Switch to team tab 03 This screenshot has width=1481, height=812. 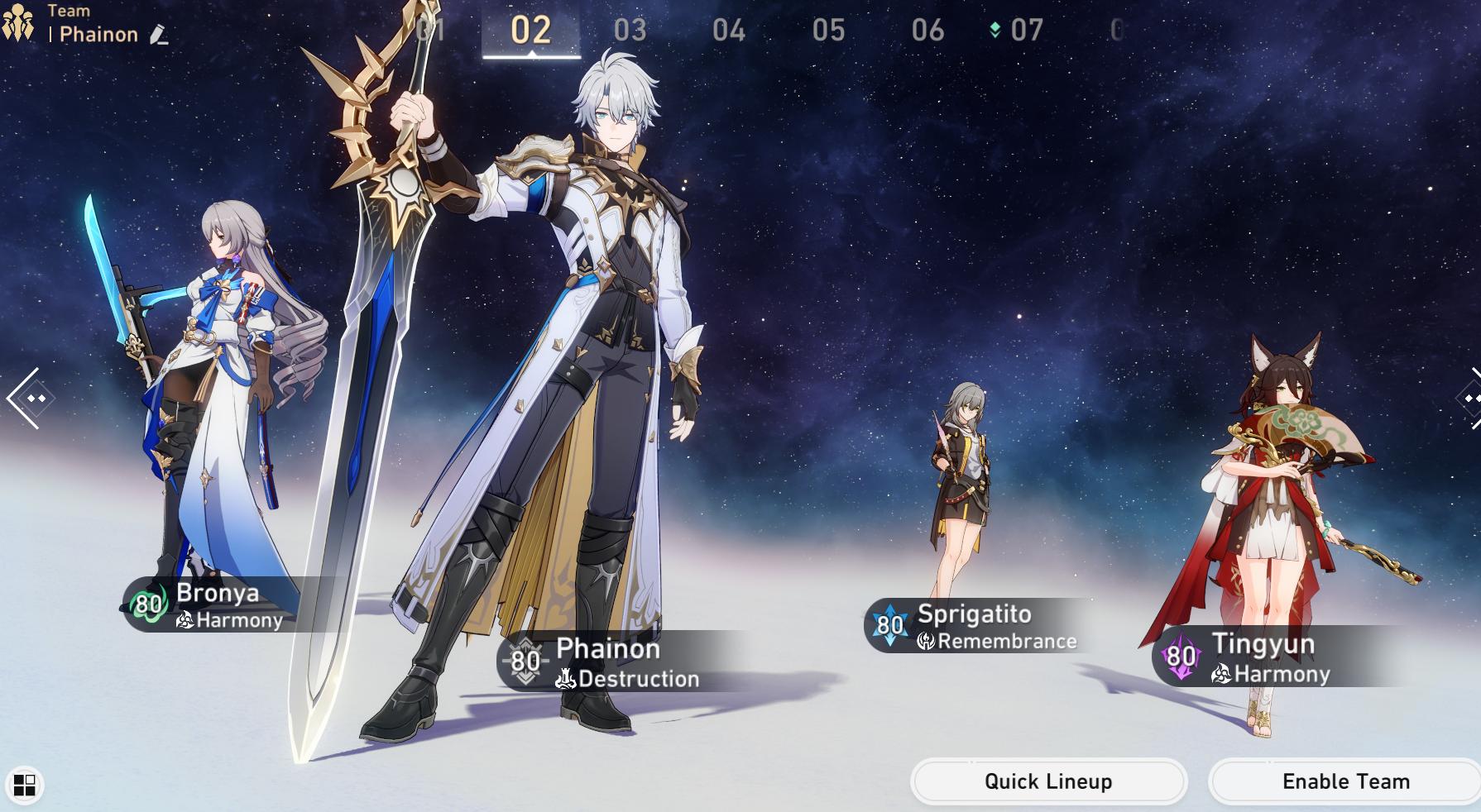click(x=630, y=31)
